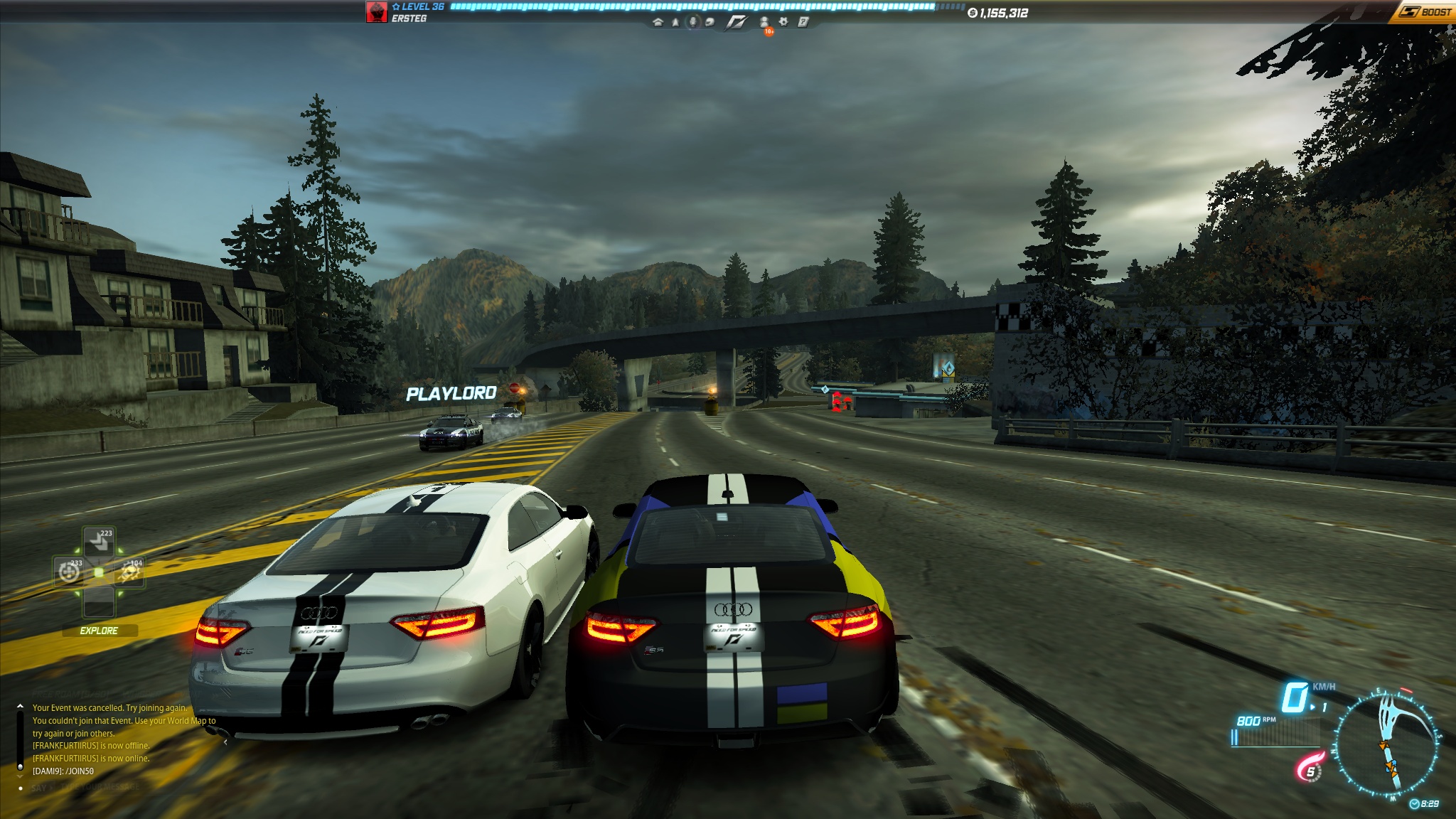Open settings with the gear icon

pyautogui.click(x=783, y=22)
